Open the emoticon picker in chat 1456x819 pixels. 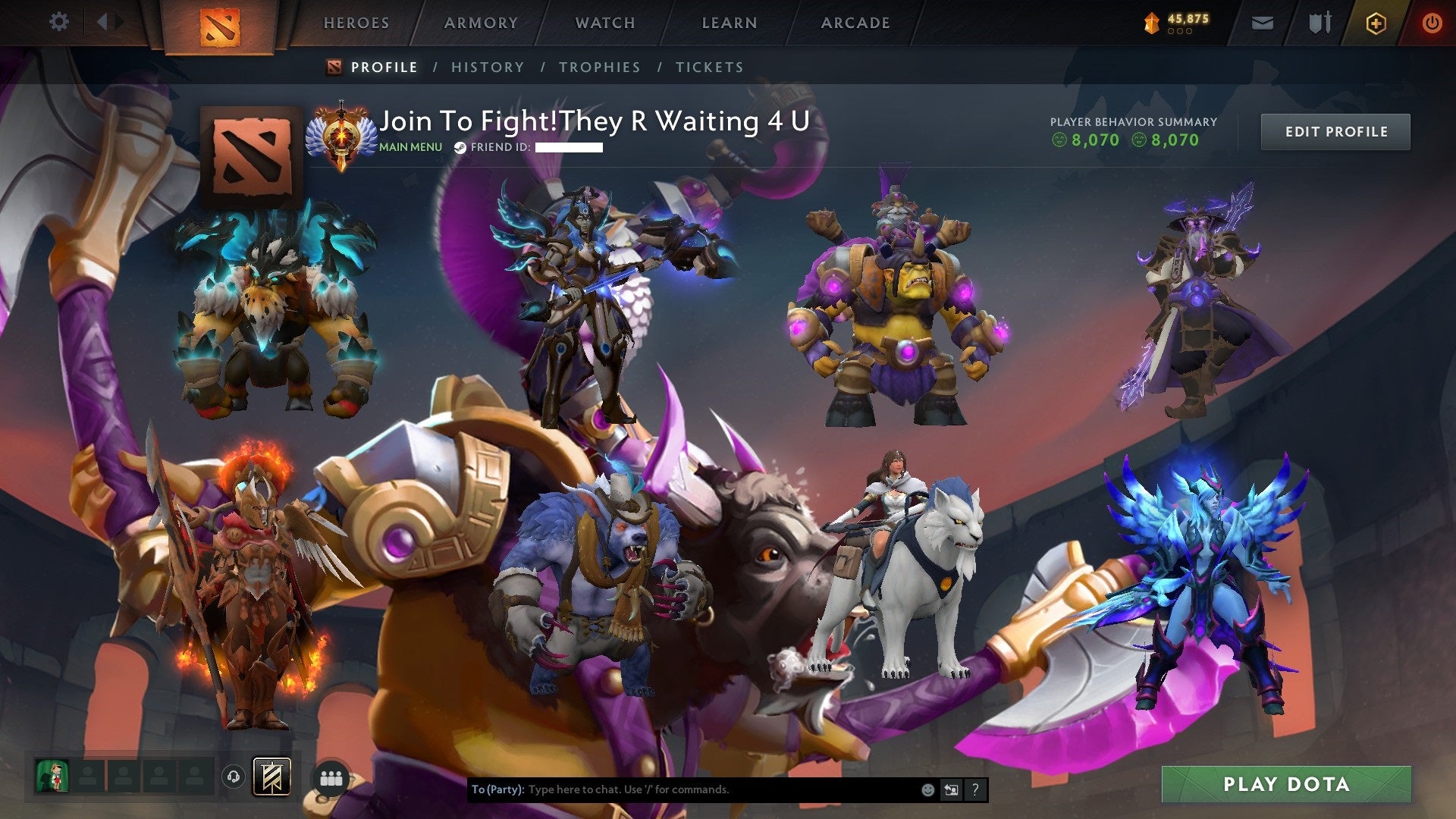927,789
